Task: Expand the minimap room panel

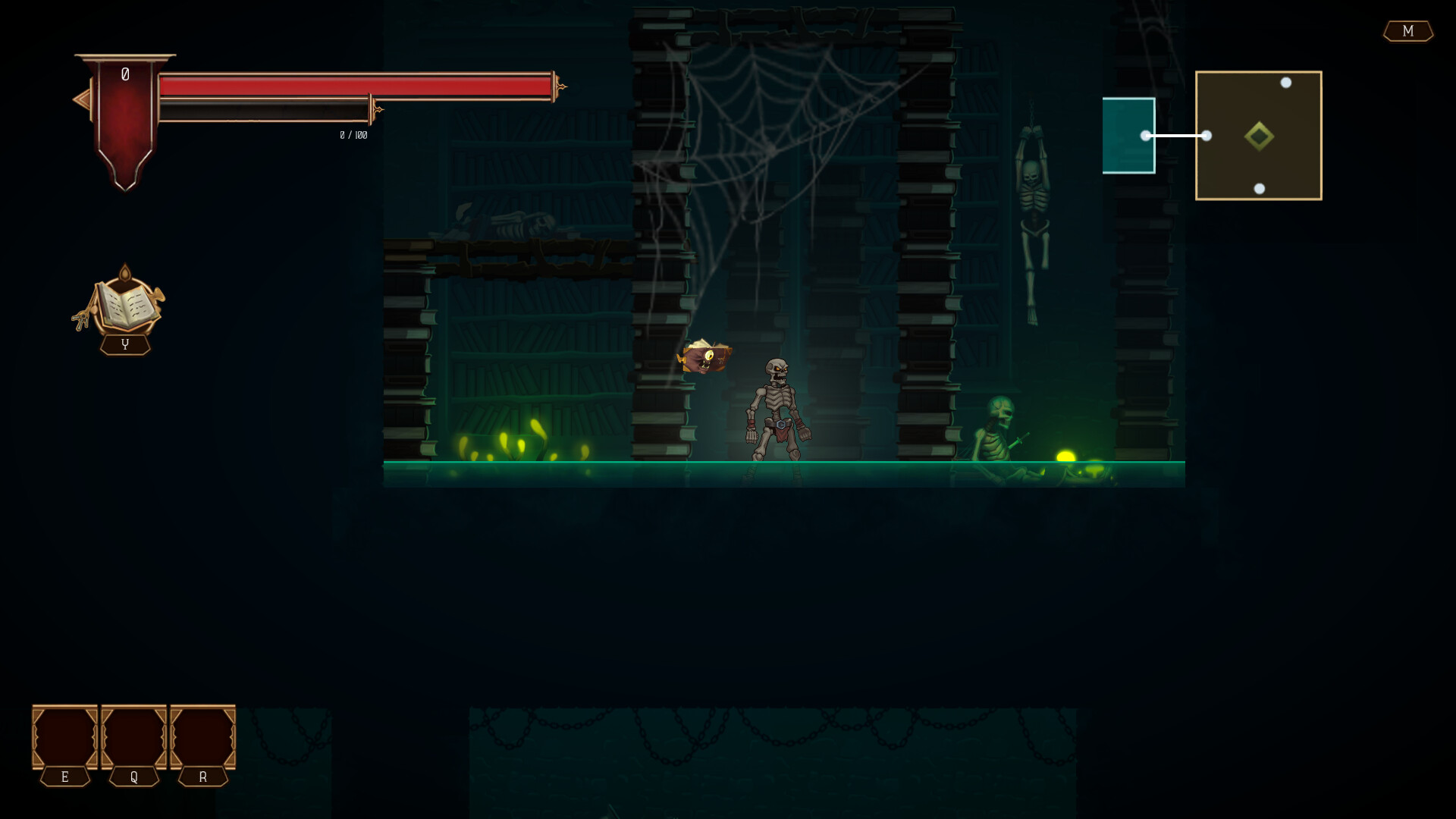Action: (1259, 135)
